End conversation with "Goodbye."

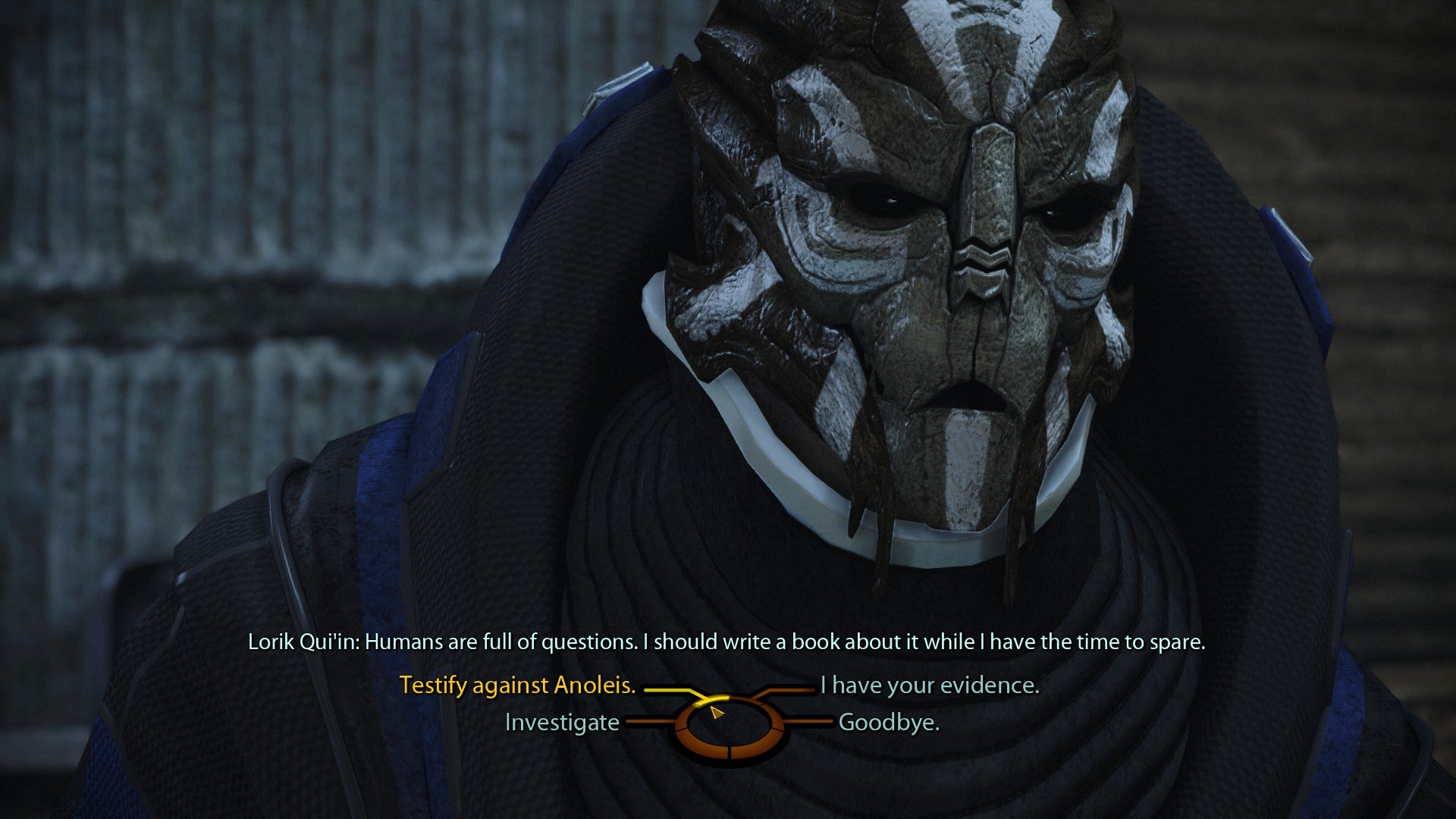(x=889, y=723)
